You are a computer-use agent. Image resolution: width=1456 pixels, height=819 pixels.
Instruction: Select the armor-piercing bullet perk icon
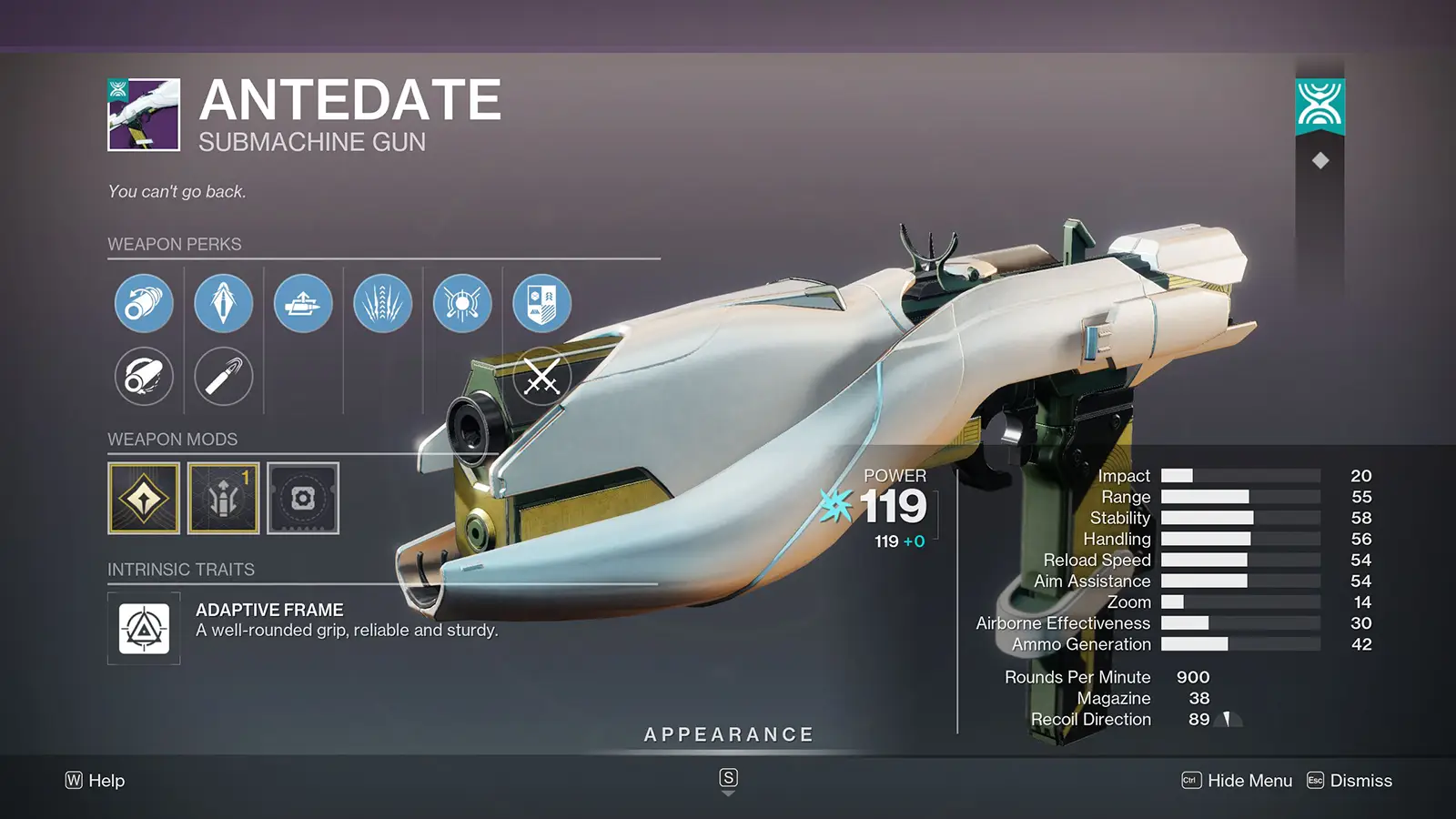[223, 303]
